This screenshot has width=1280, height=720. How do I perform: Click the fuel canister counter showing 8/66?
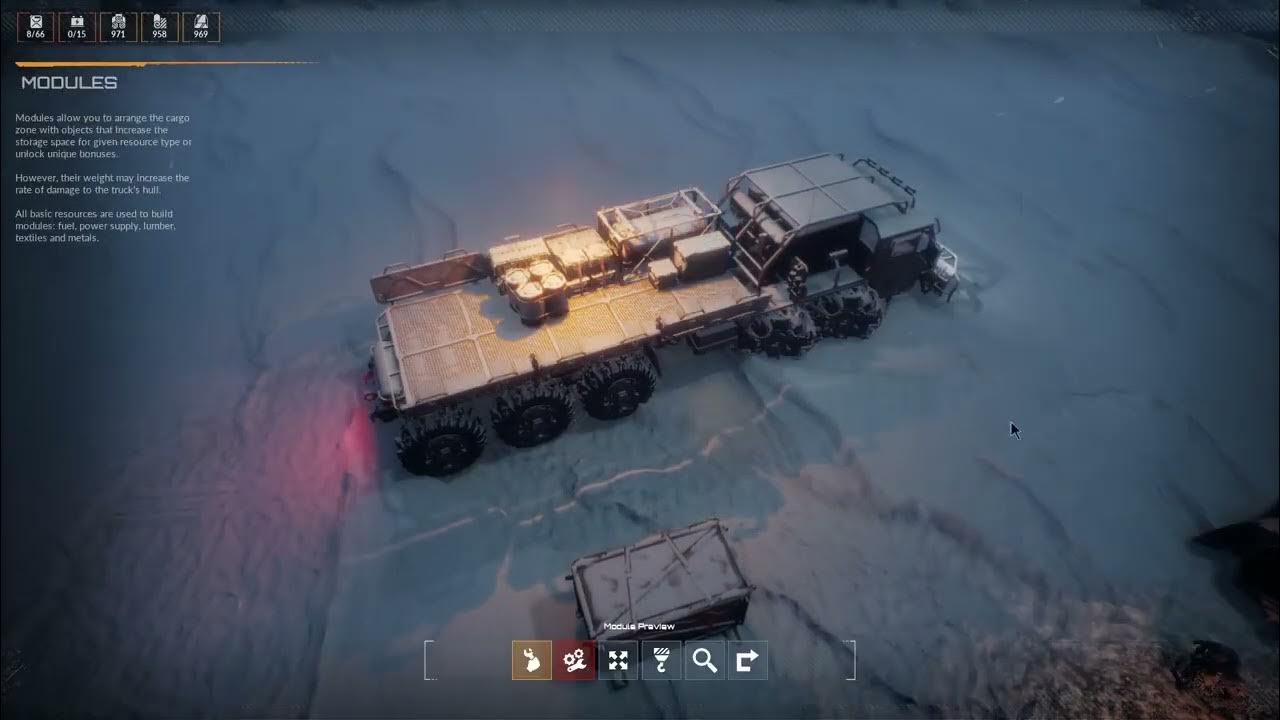pyautogui.click(x=34, y=26)
